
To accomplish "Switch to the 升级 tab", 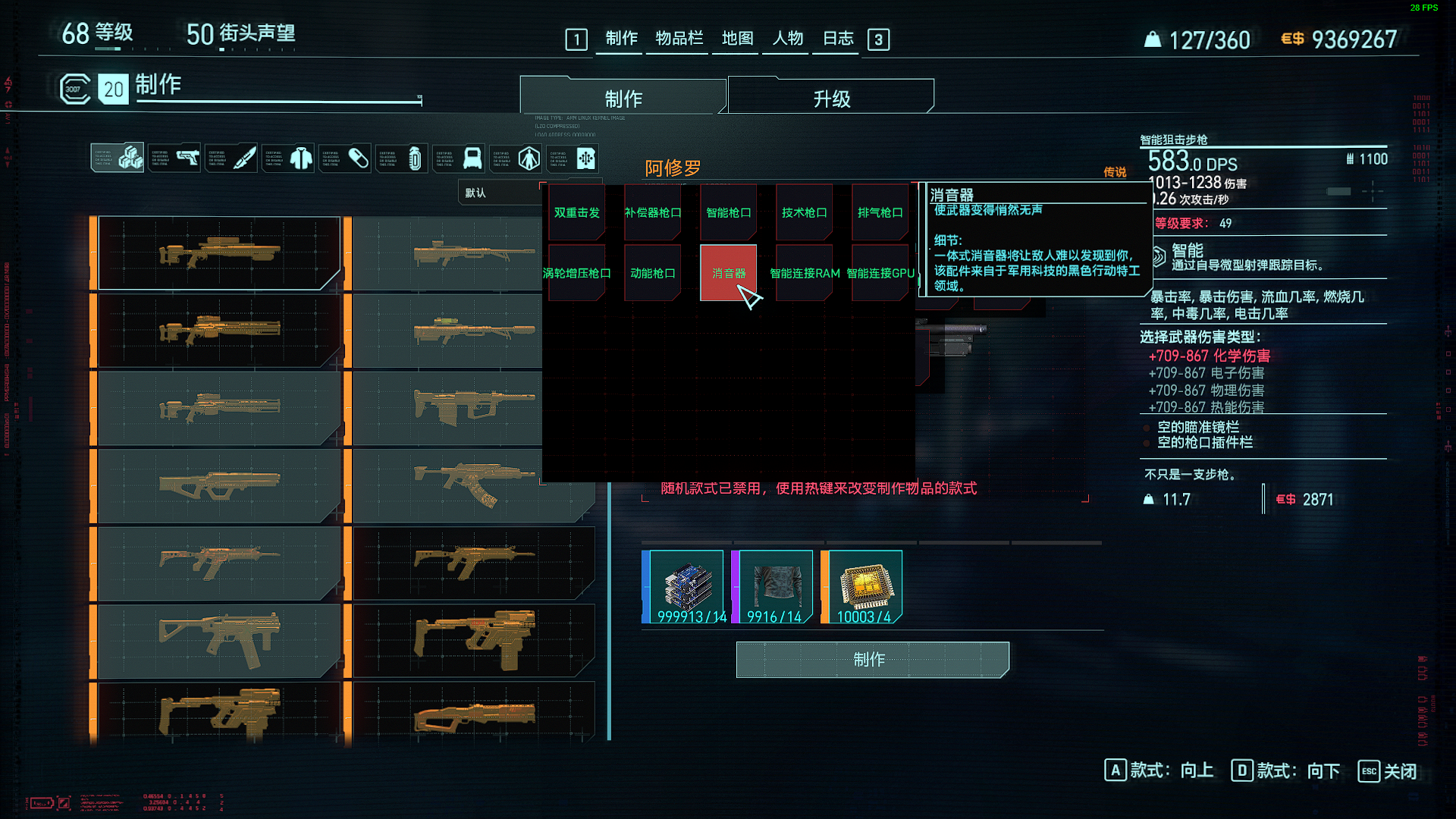I will (x=829, y=96).
